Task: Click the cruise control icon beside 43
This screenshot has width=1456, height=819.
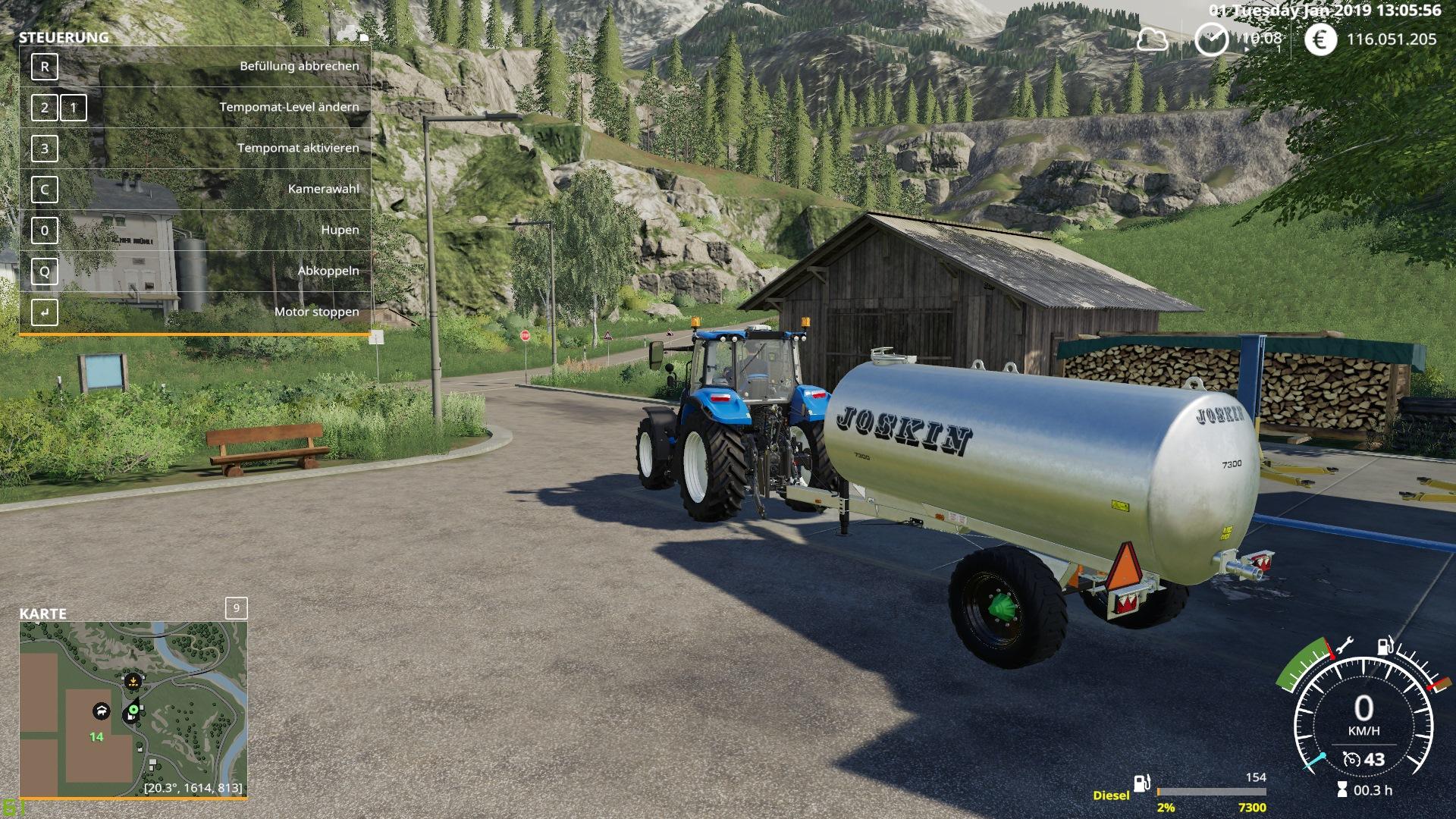Action: coord(1351,759)
